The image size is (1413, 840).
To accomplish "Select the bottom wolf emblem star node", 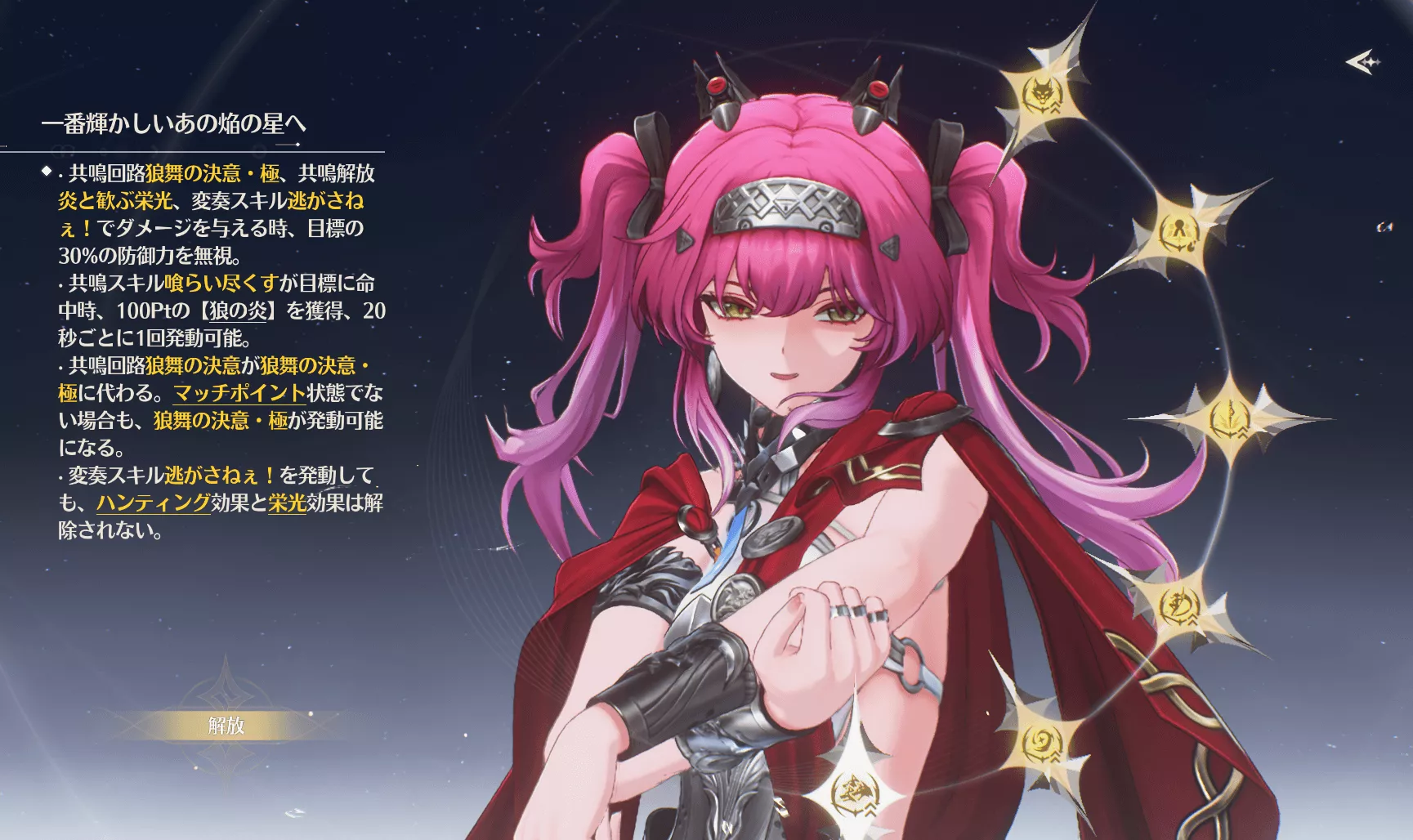I will point(853,794).
